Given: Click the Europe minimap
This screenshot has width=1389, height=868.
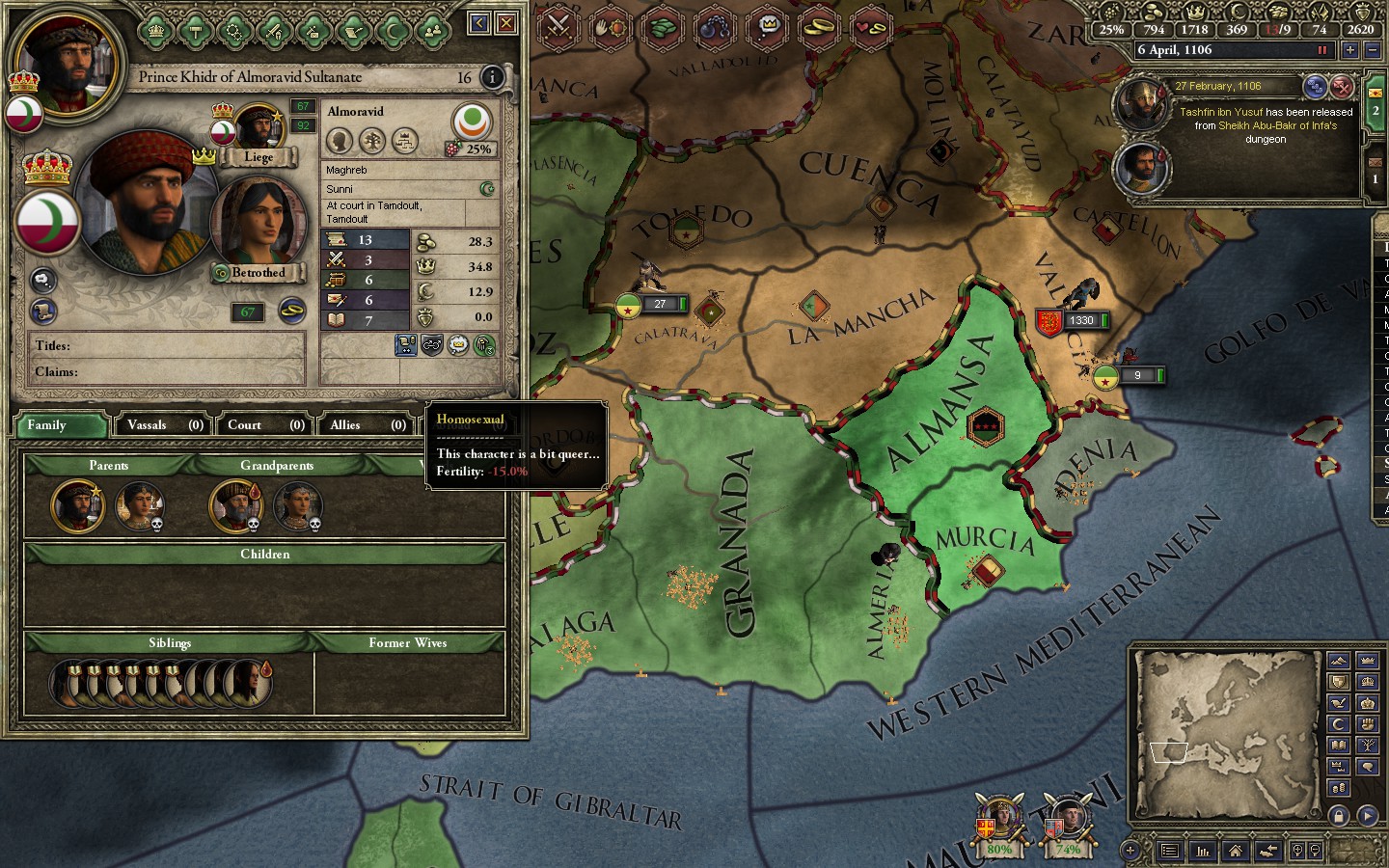Looking at the screenshot, I should click(x=1227, y=735).
